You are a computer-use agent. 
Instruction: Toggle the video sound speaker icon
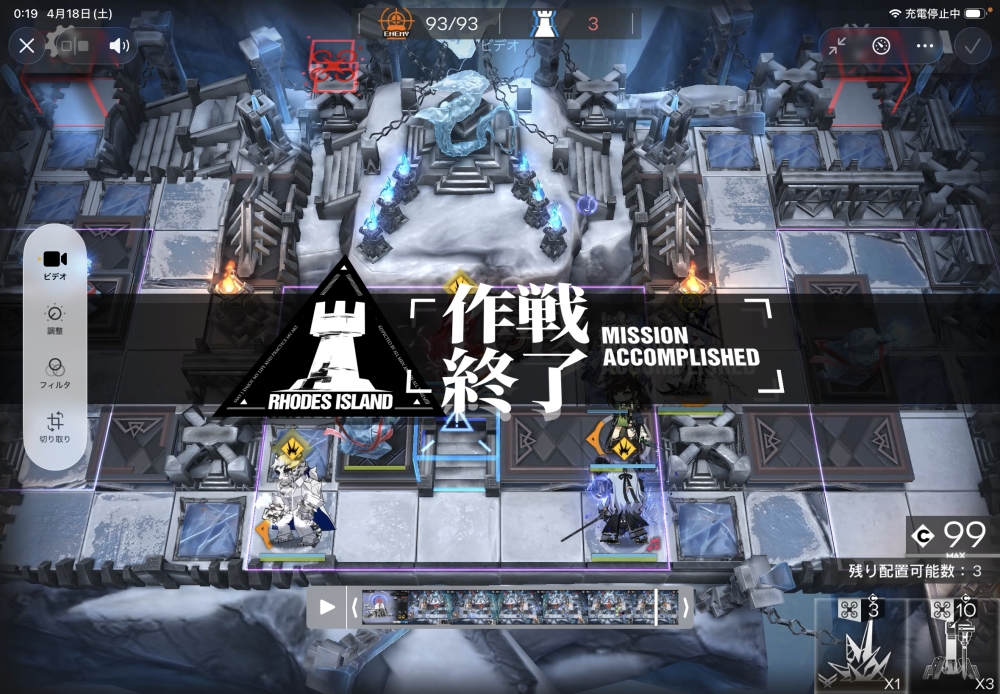[x=120, y=46]
